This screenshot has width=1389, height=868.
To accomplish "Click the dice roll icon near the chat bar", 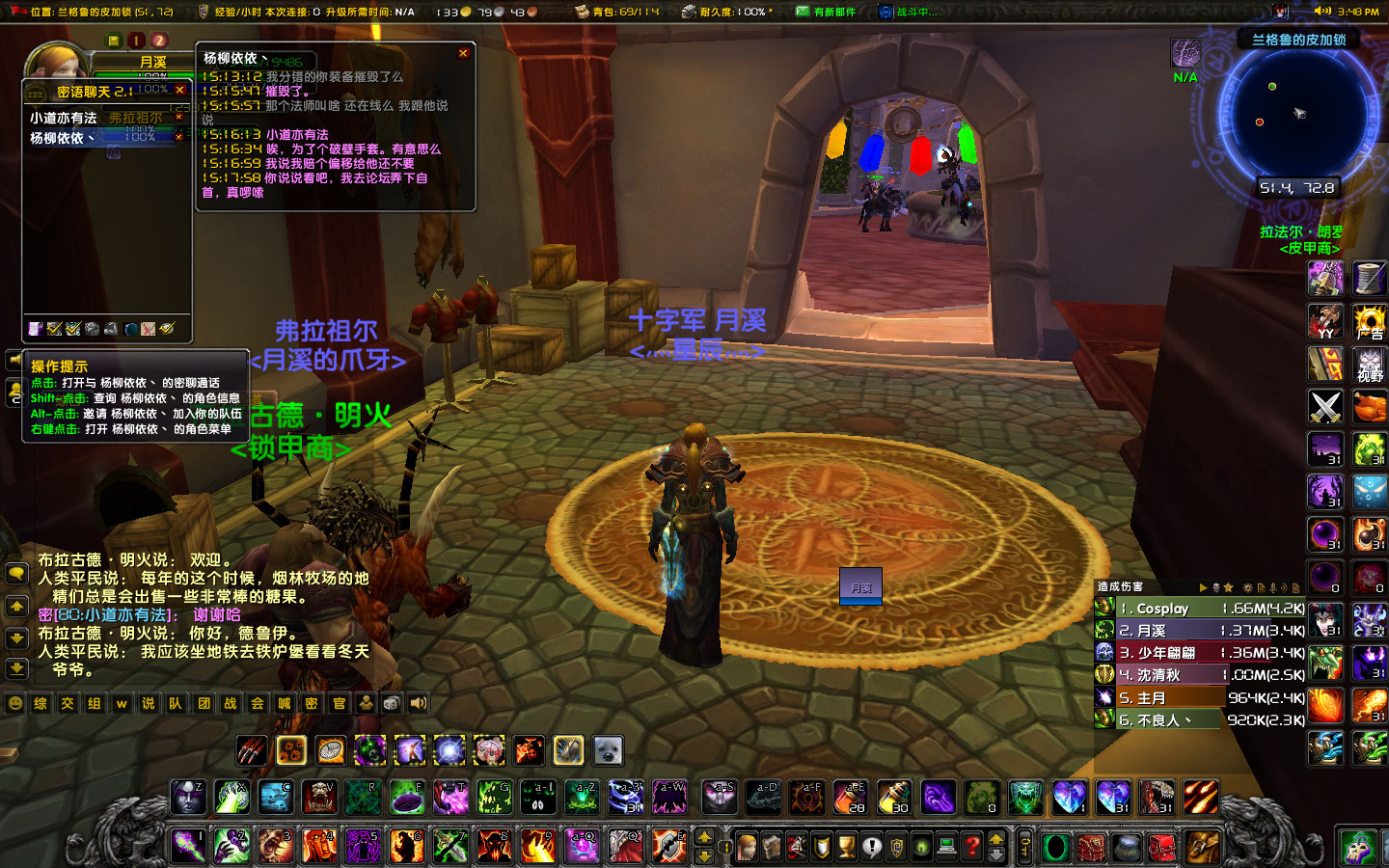I will click(390, 703).
